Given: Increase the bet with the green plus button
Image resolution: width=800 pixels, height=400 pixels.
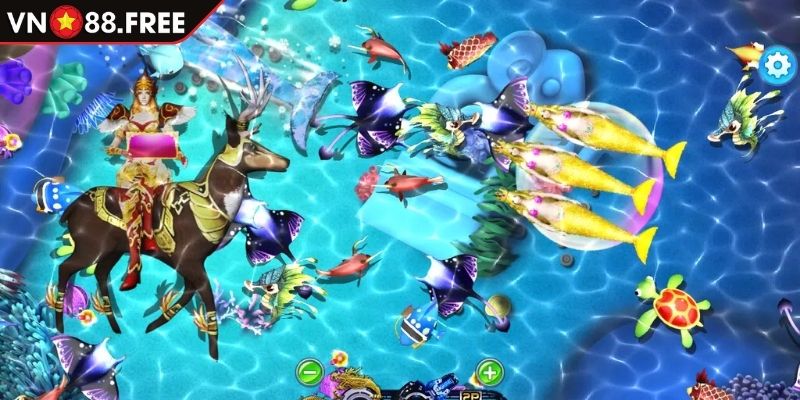Looking at the screenshot, I should (489, 373).
